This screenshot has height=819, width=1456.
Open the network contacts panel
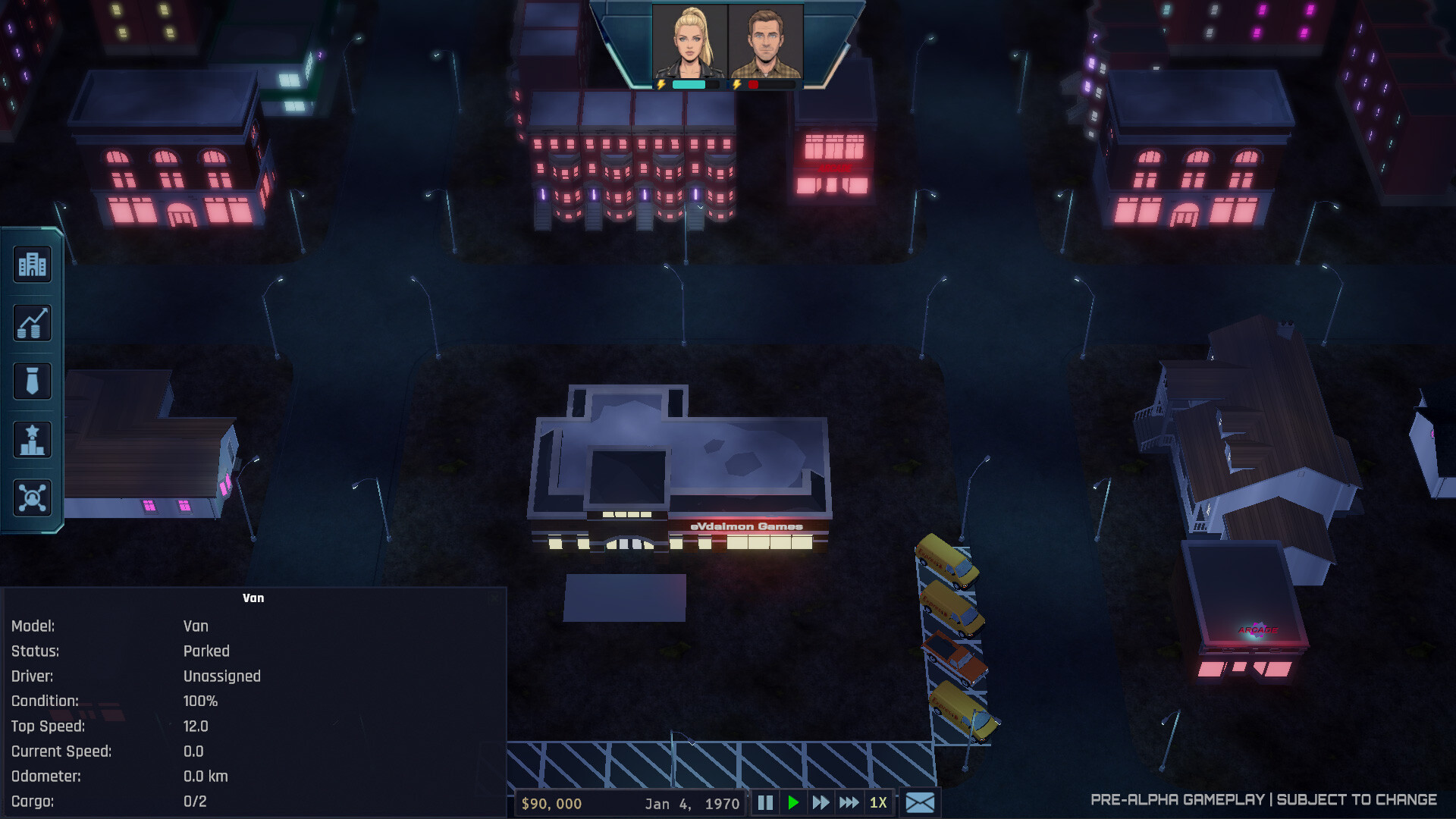coord(32,498)
